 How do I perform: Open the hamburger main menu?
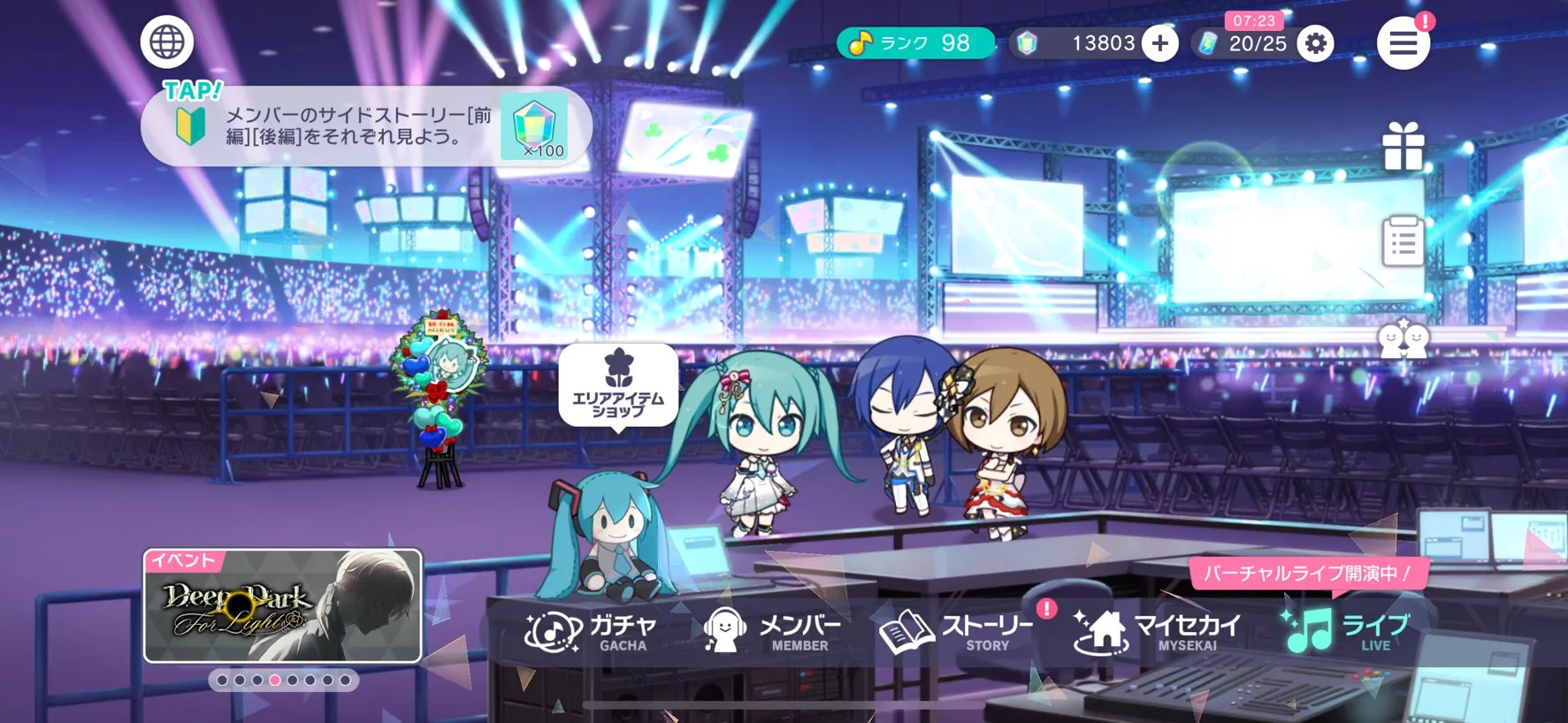[x=1403, y=42]
